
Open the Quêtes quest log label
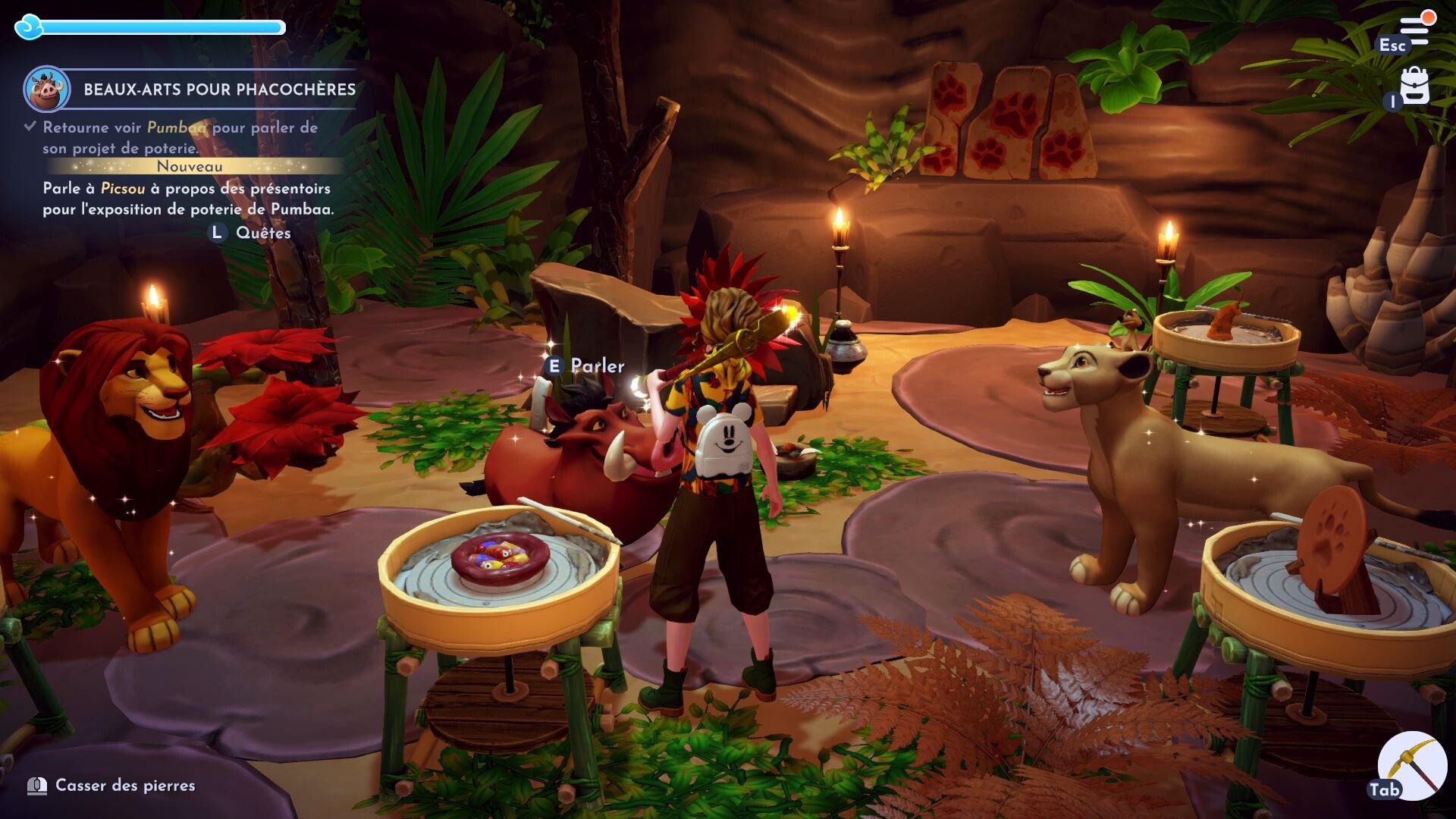[x=263, y=233]
